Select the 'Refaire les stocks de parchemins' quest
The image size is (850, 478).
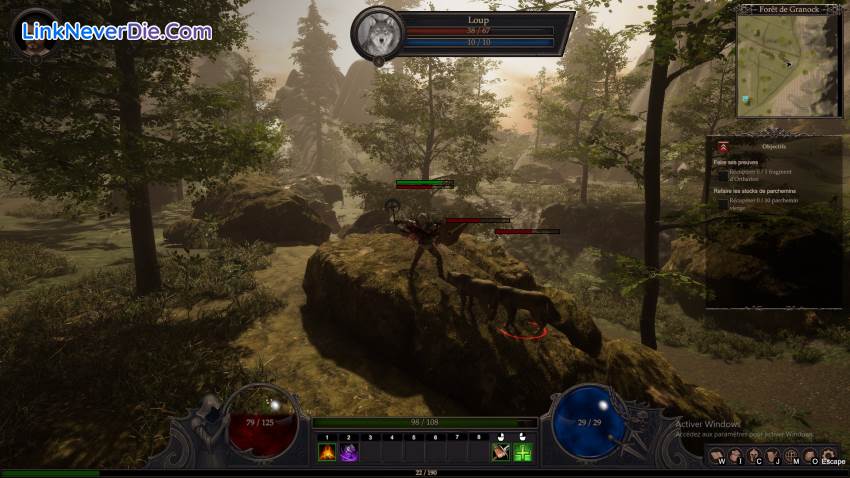pos(755,190)
